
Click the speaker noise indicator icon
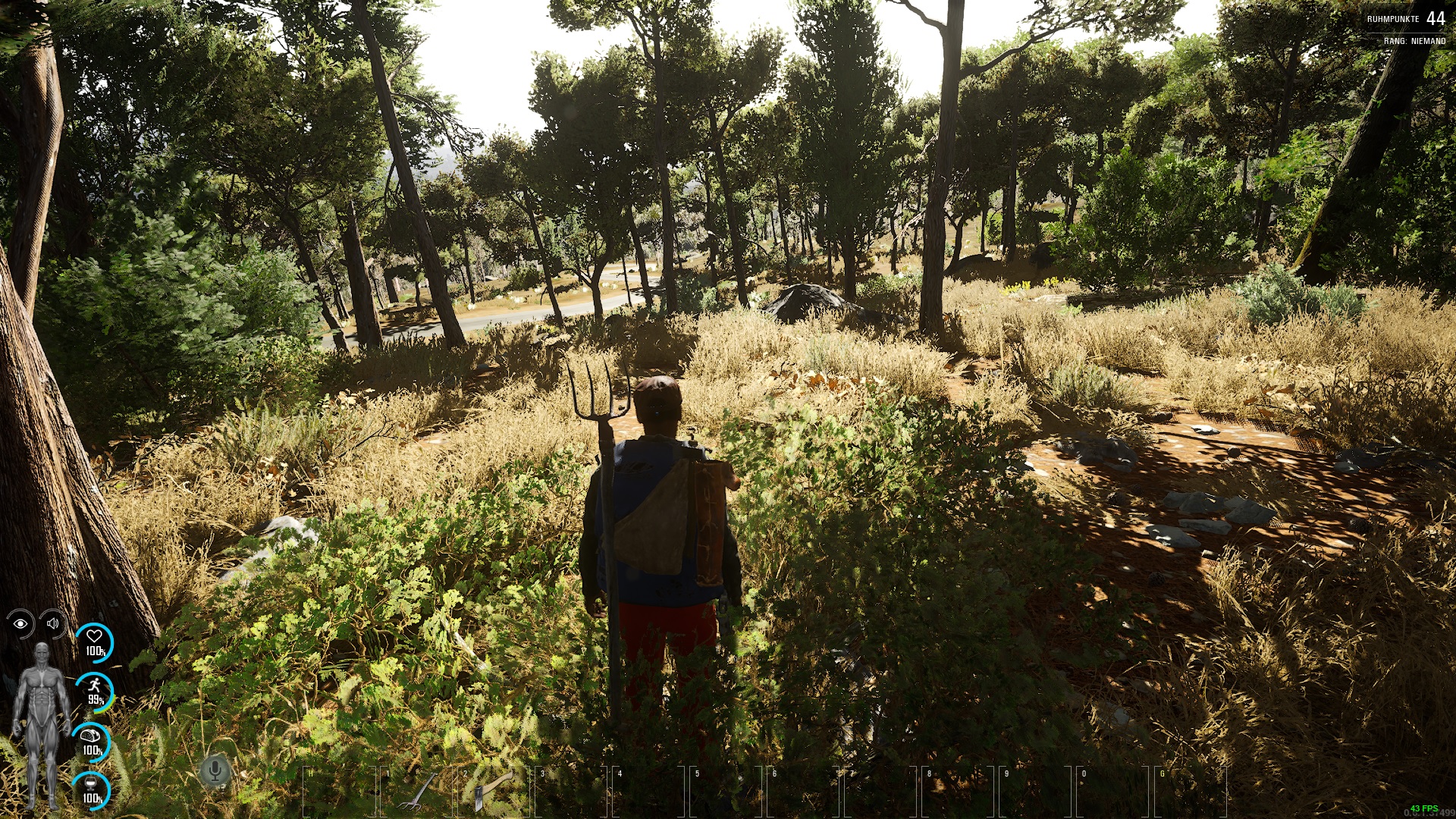pyautogui.click(x=53, y=623)
